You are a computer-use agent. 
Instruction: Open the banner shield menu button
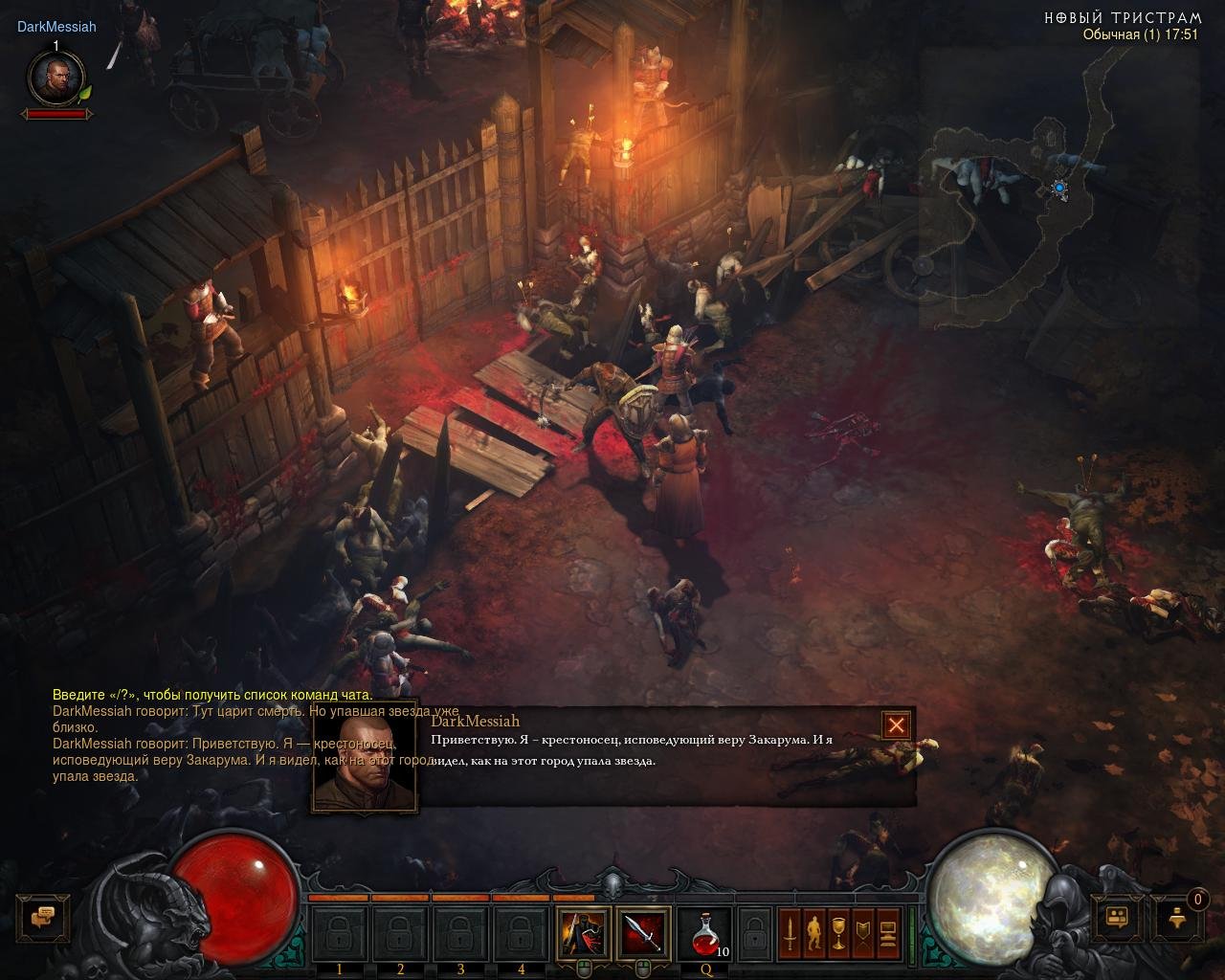(863, 932)
